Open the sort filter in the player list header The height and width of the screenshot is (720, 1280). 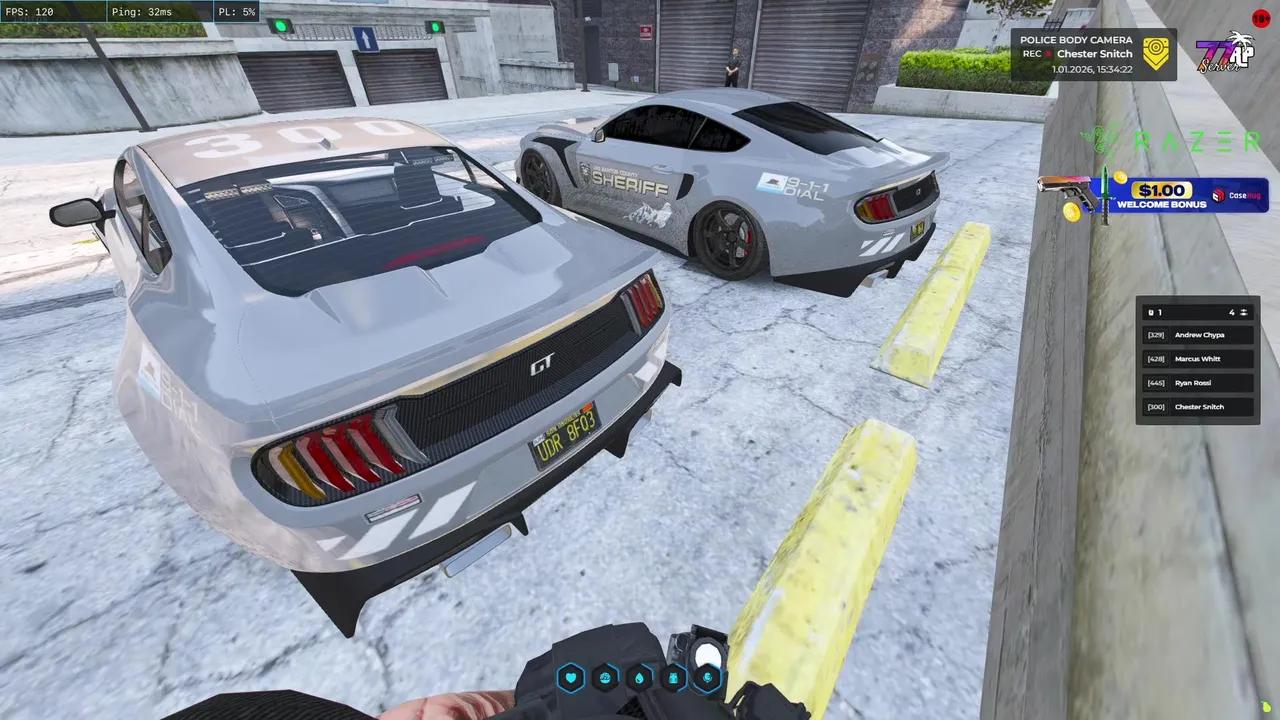[x=1244, y=312]
